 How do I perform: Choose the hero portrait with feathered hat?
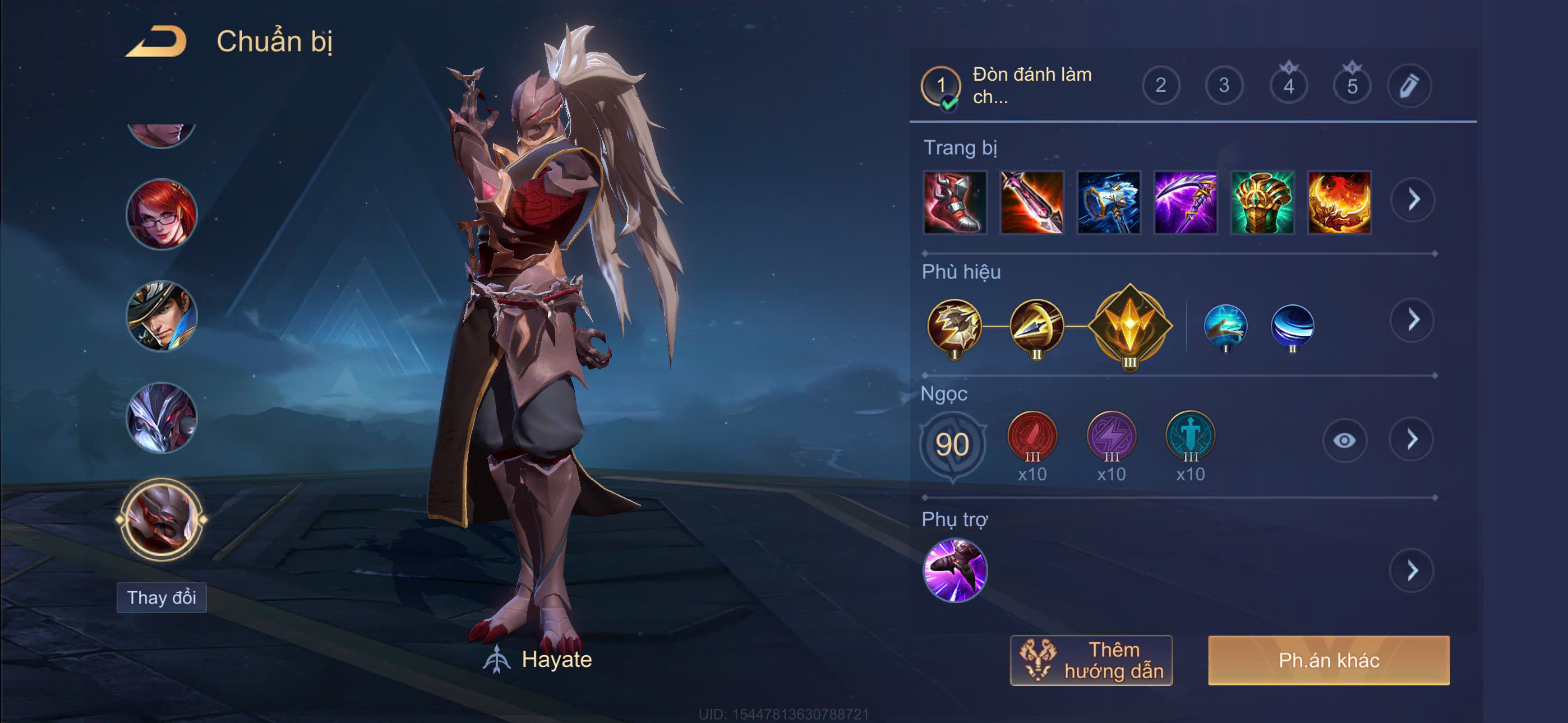162,316
